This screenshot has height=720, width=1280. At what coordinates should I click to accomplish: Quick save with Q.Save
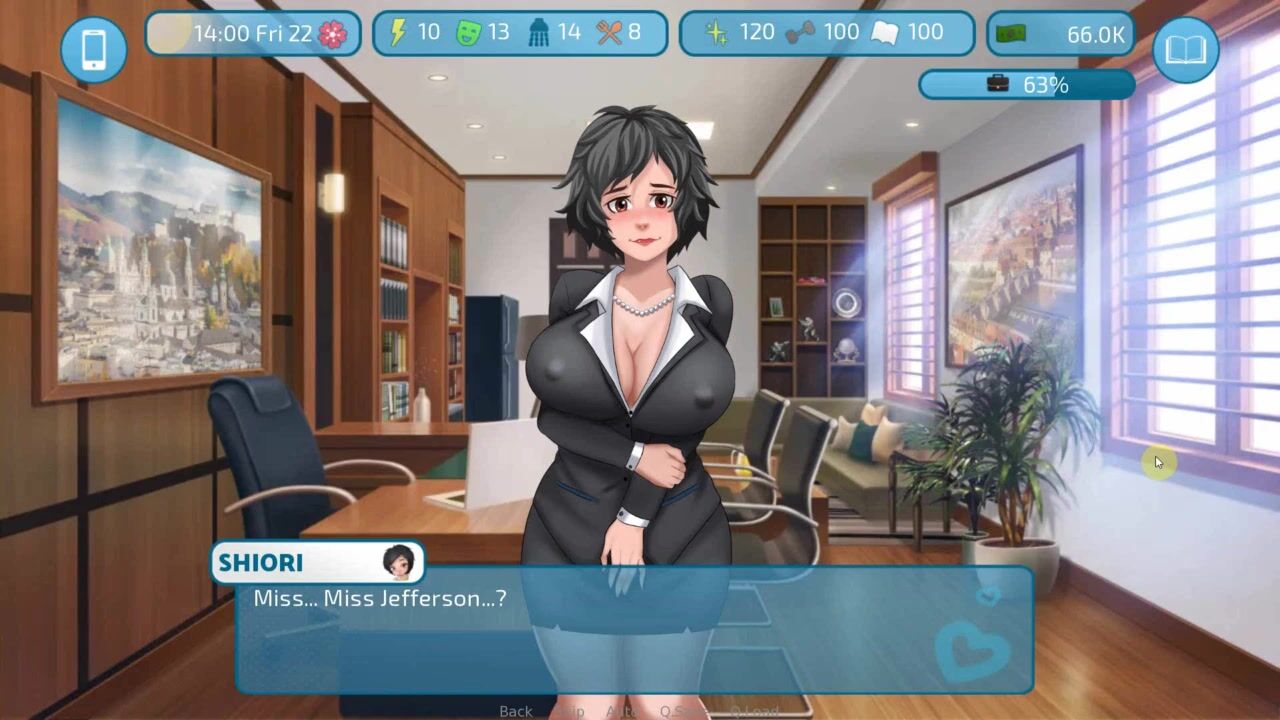(682, 711)
